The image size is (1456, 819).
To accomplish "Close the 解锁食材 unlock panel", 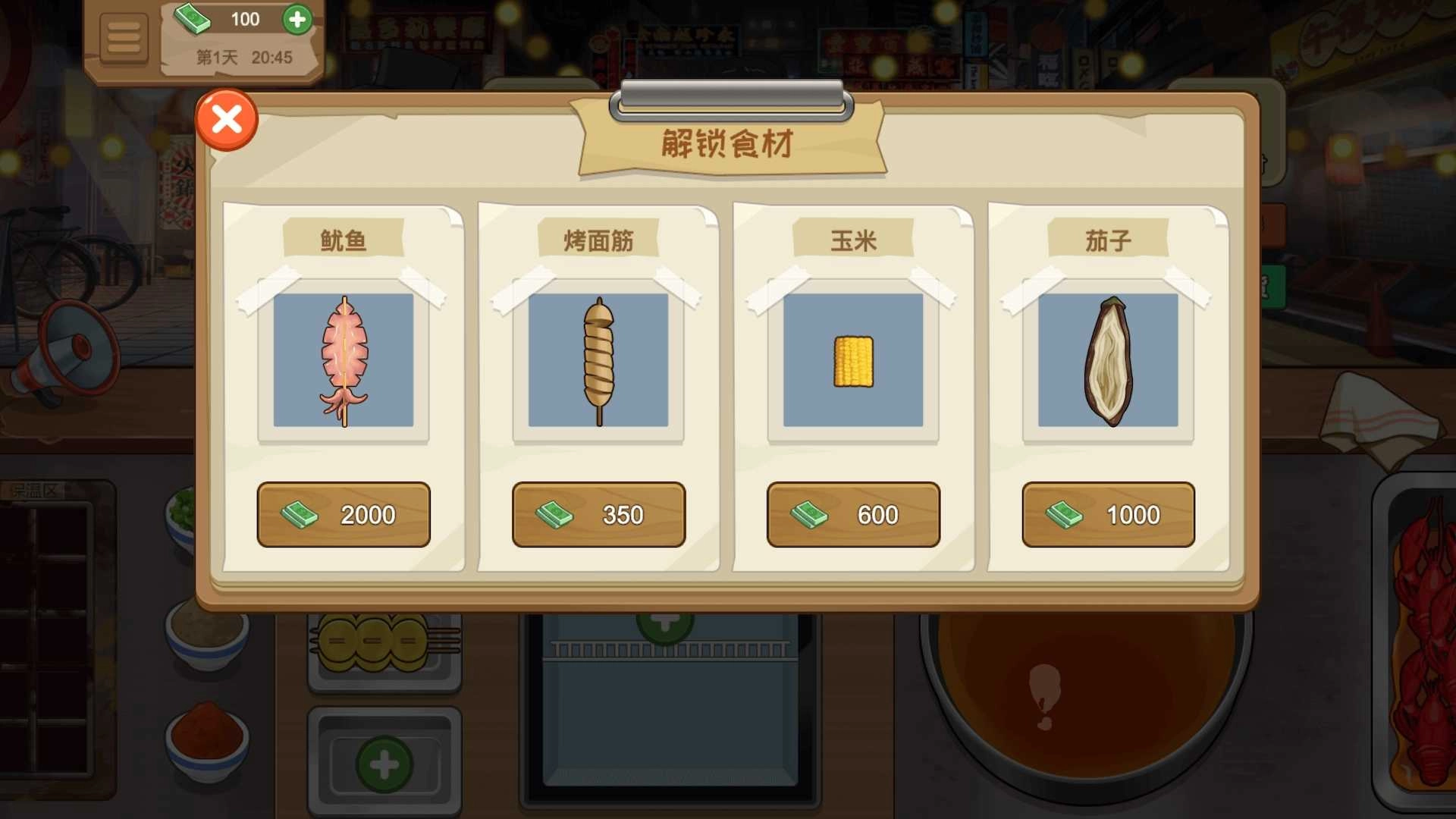I will click(226, 118).
